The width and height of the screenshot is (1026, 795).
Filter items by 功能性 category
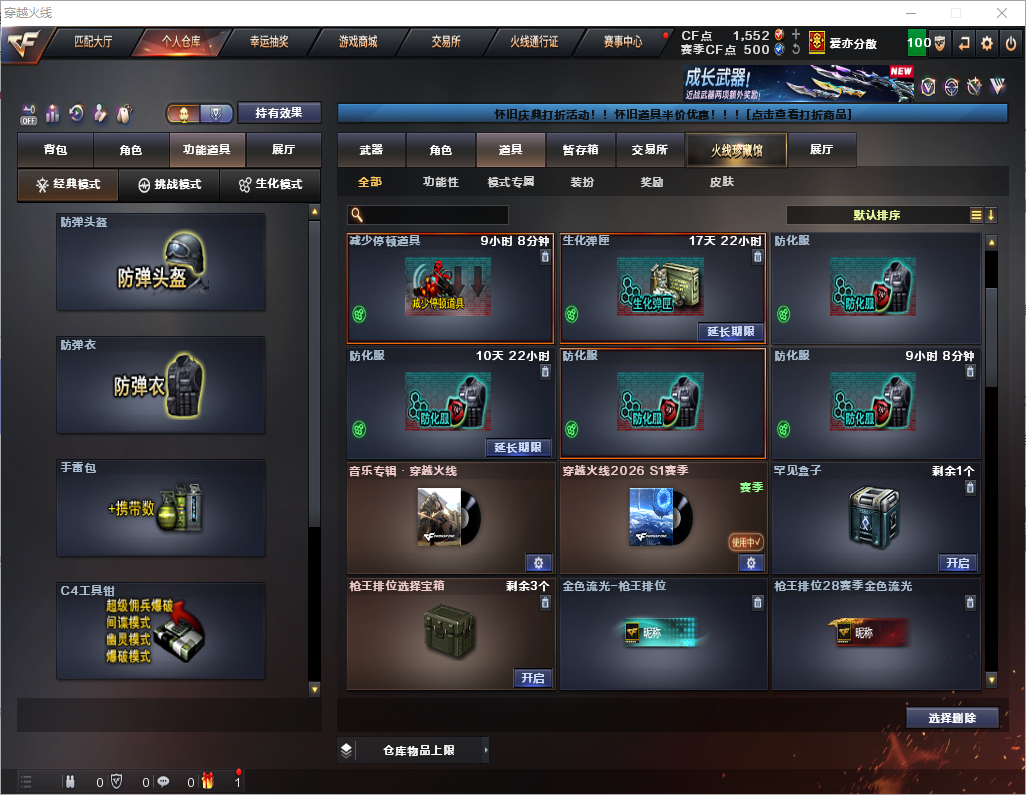tap(440, 182)
